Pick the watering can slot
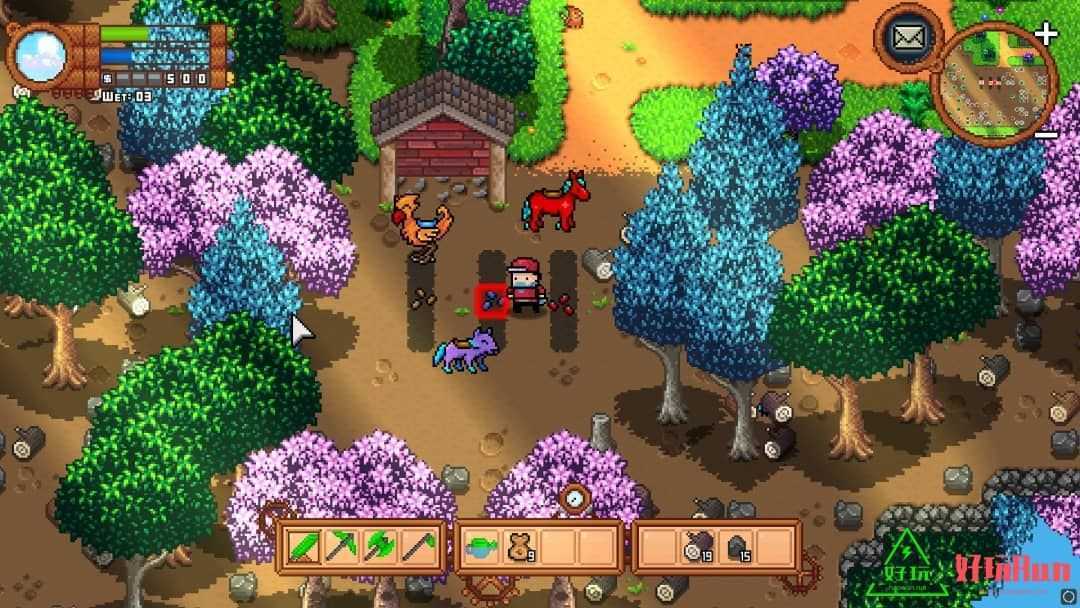Image resolution: width=1080 pixels, height=608 pixels. pyautogui.click(x=482, y=546)
